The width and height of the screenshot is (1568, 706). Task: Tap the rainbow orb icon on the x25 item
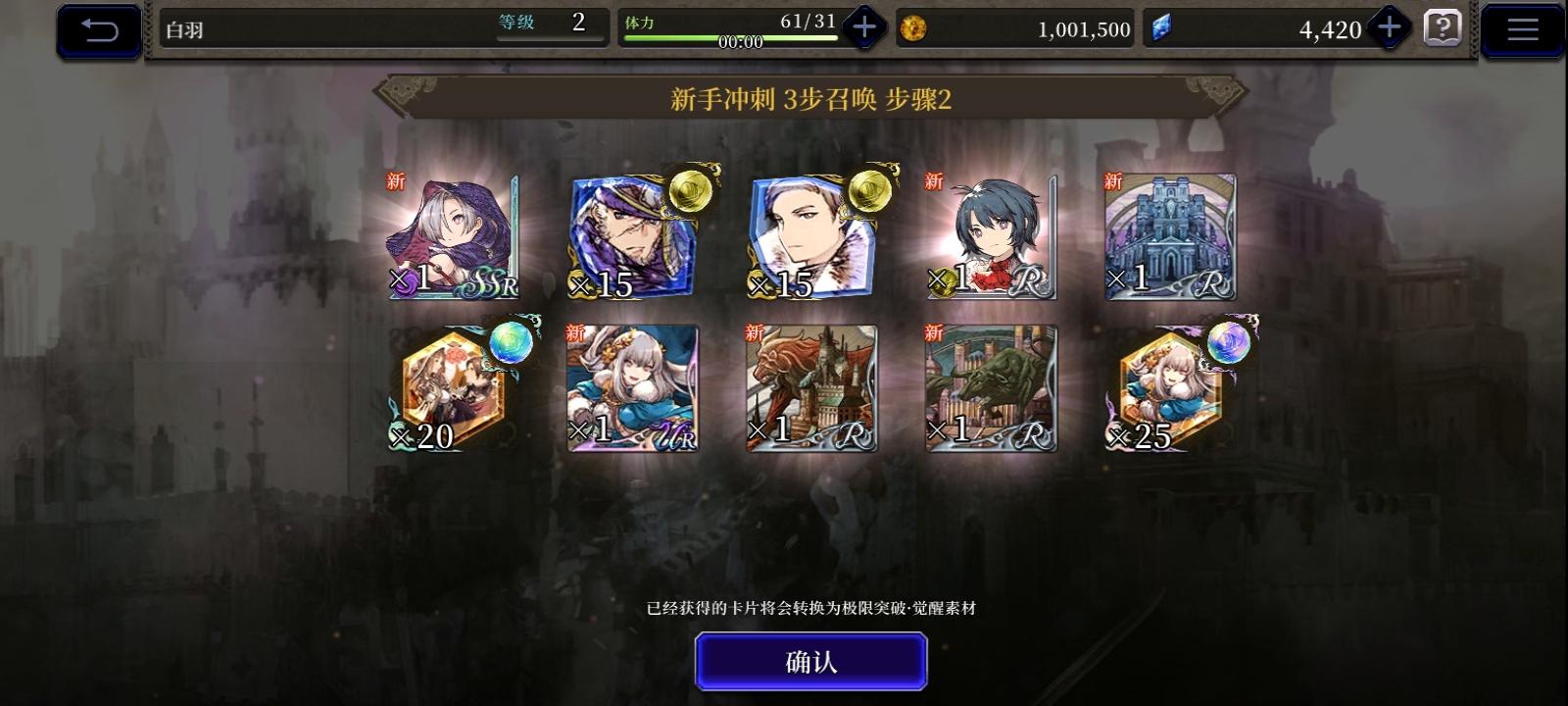tap(1230, 345)
